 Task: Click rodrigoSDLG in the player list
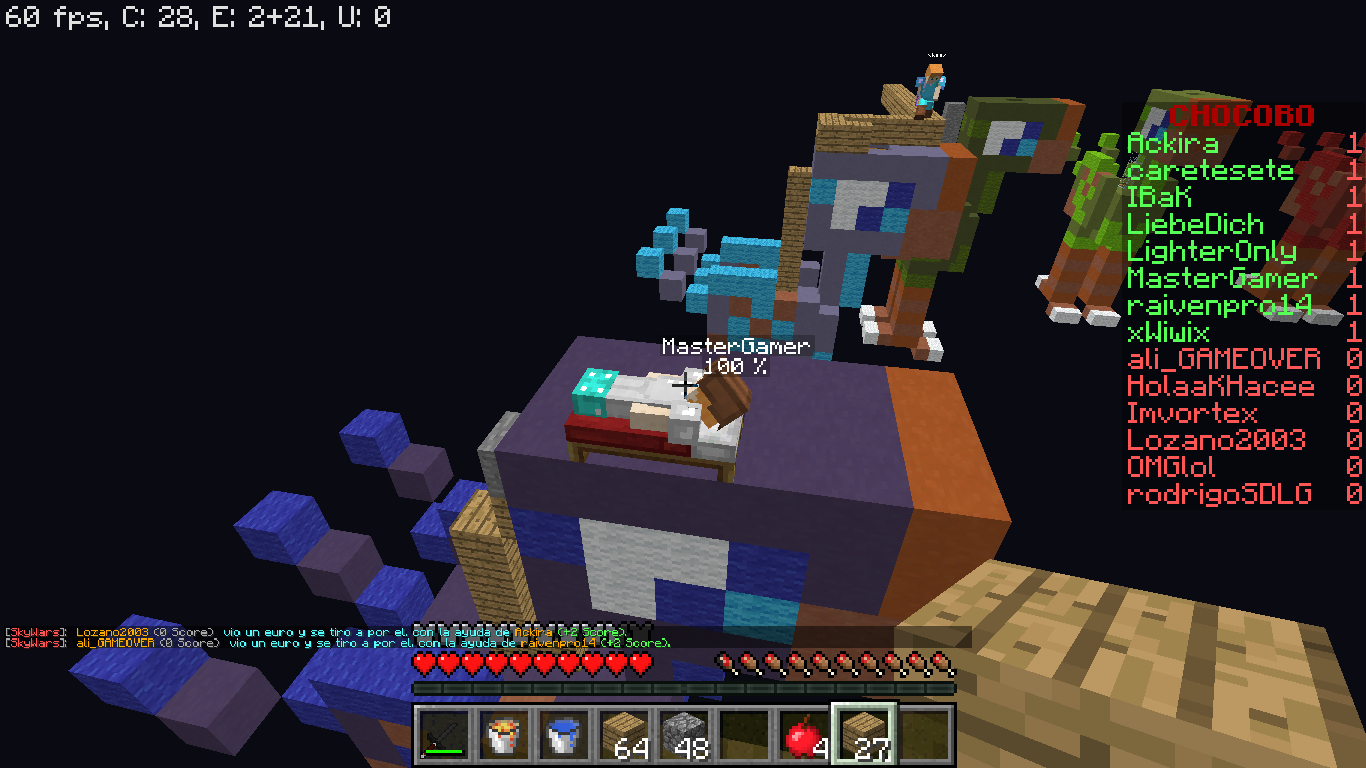[1218, 494]
